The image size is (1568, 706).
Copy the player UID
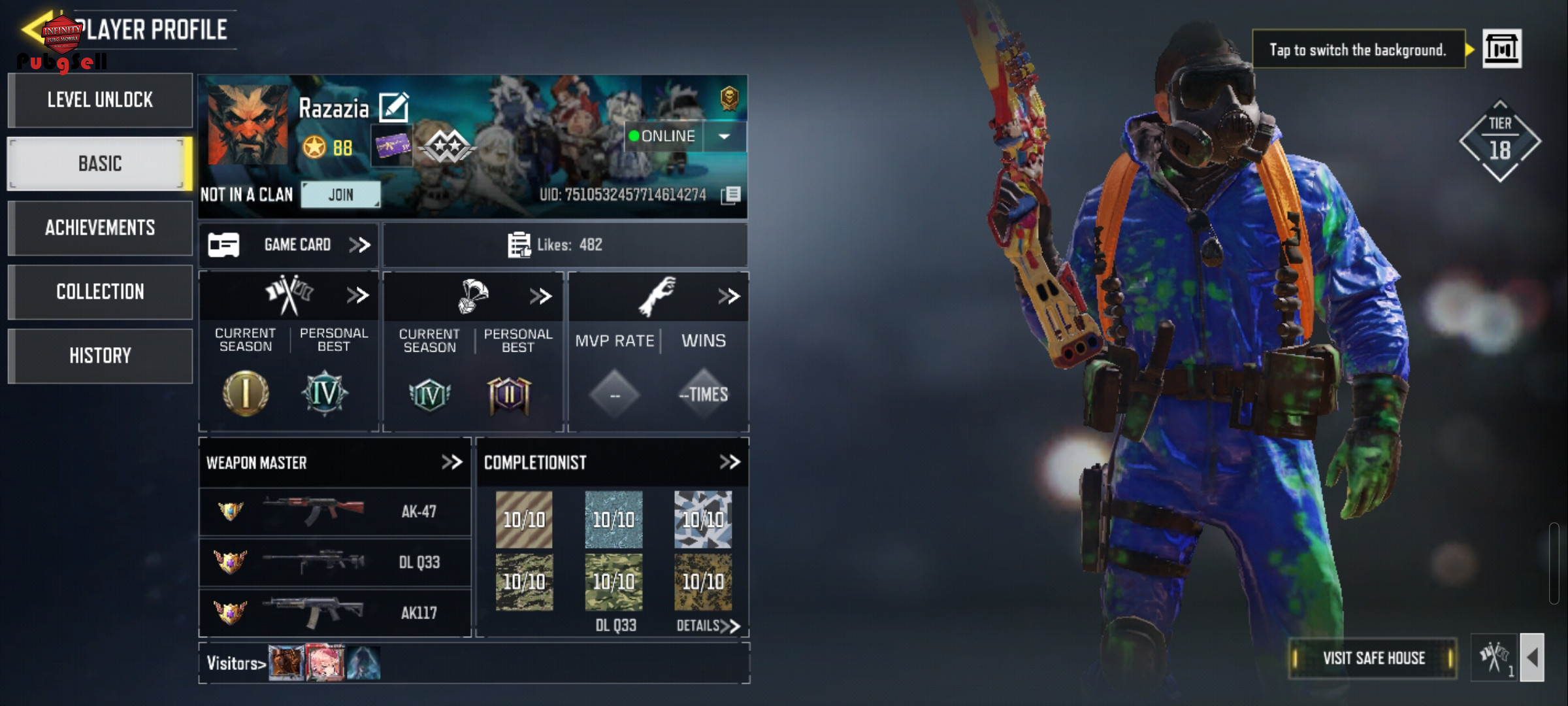point(731,195)
